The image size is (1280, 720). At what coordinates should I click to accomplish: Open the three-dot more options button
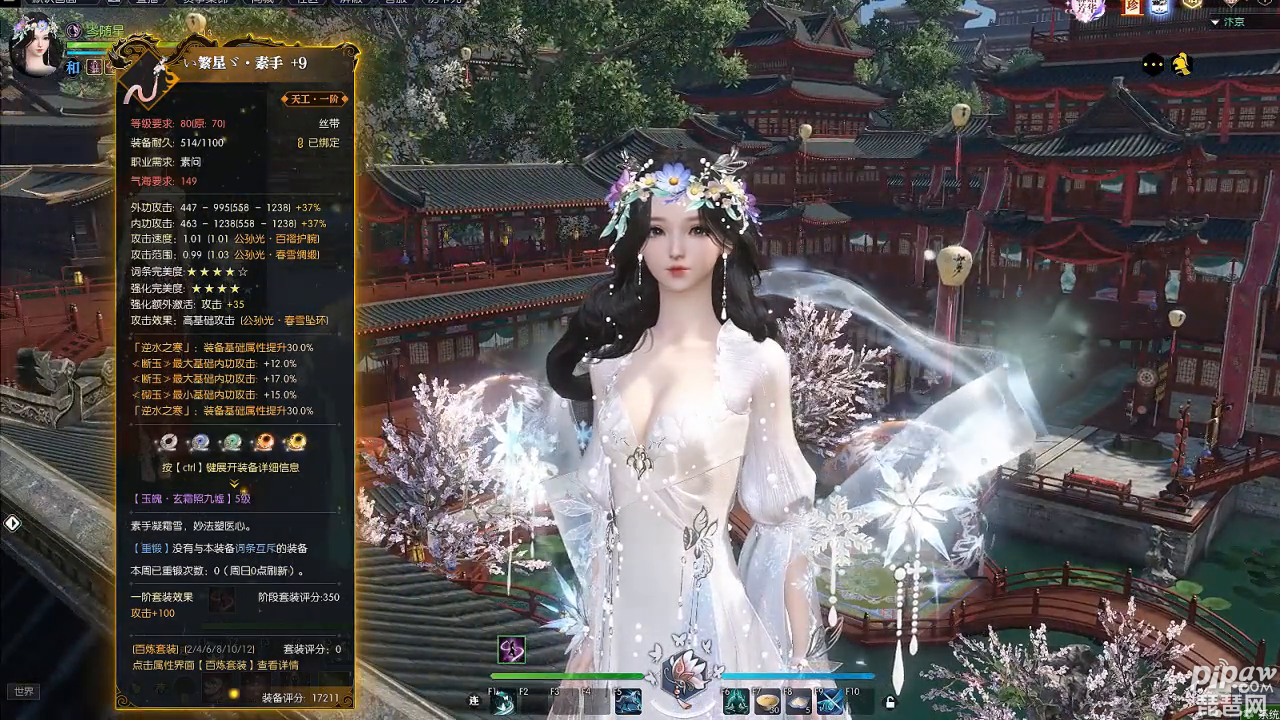click(x=1153, y=65)
